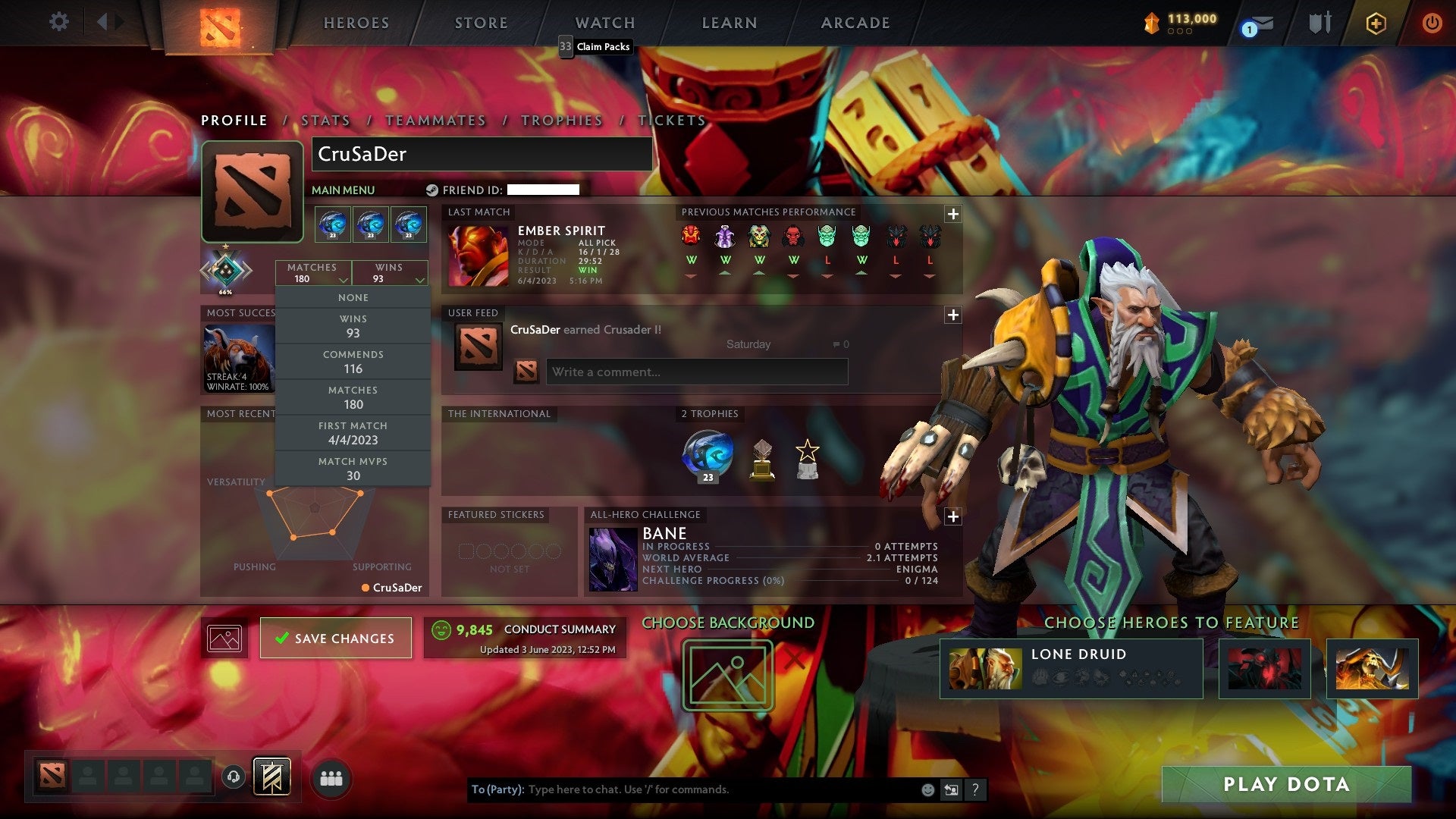Select the FIRST MATCH option
This screenshot has height=819, width=1456.
(x=353, y=433)
